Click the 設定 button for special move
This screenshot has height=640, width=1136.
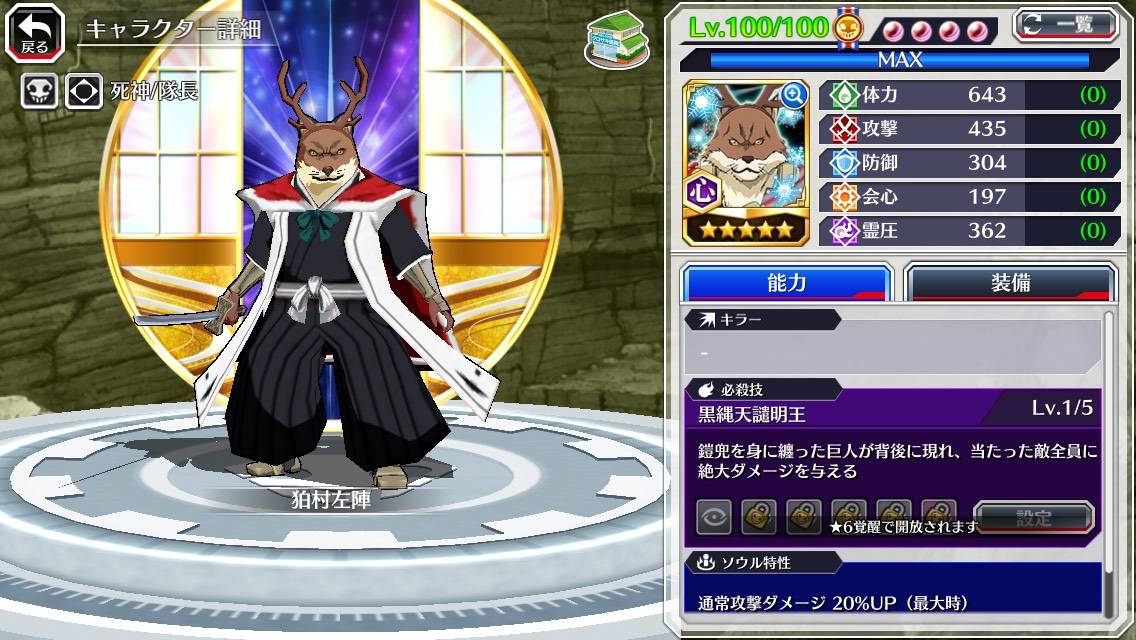[1033, 517]
